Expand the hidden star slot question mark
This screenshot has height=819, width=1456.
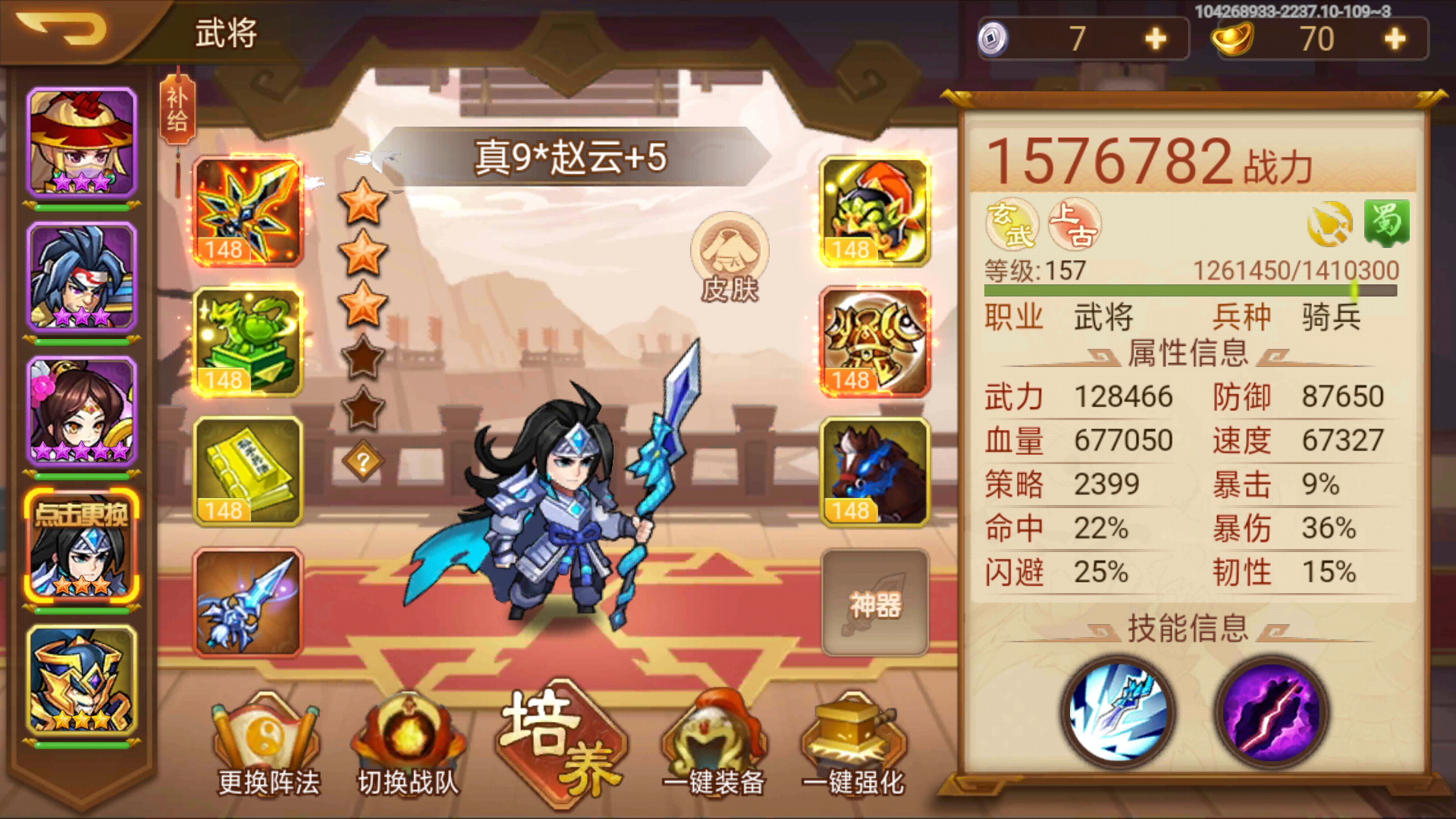(363, 459)
